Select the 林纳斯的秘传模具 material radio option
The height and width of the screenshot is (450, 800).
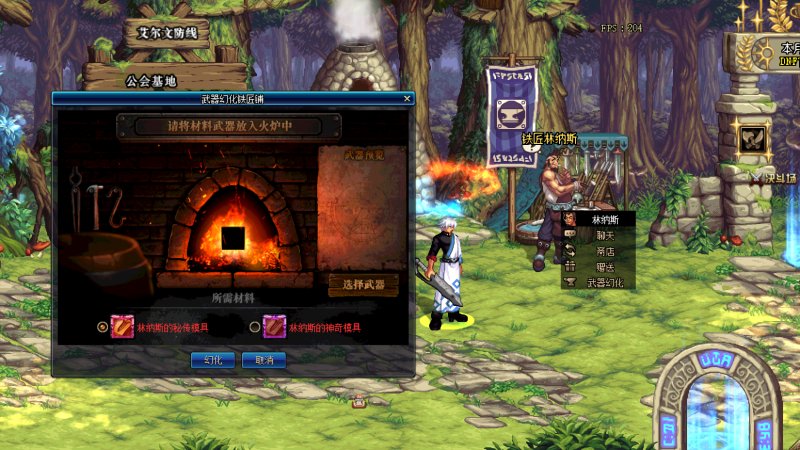click(x=102, y=327)
